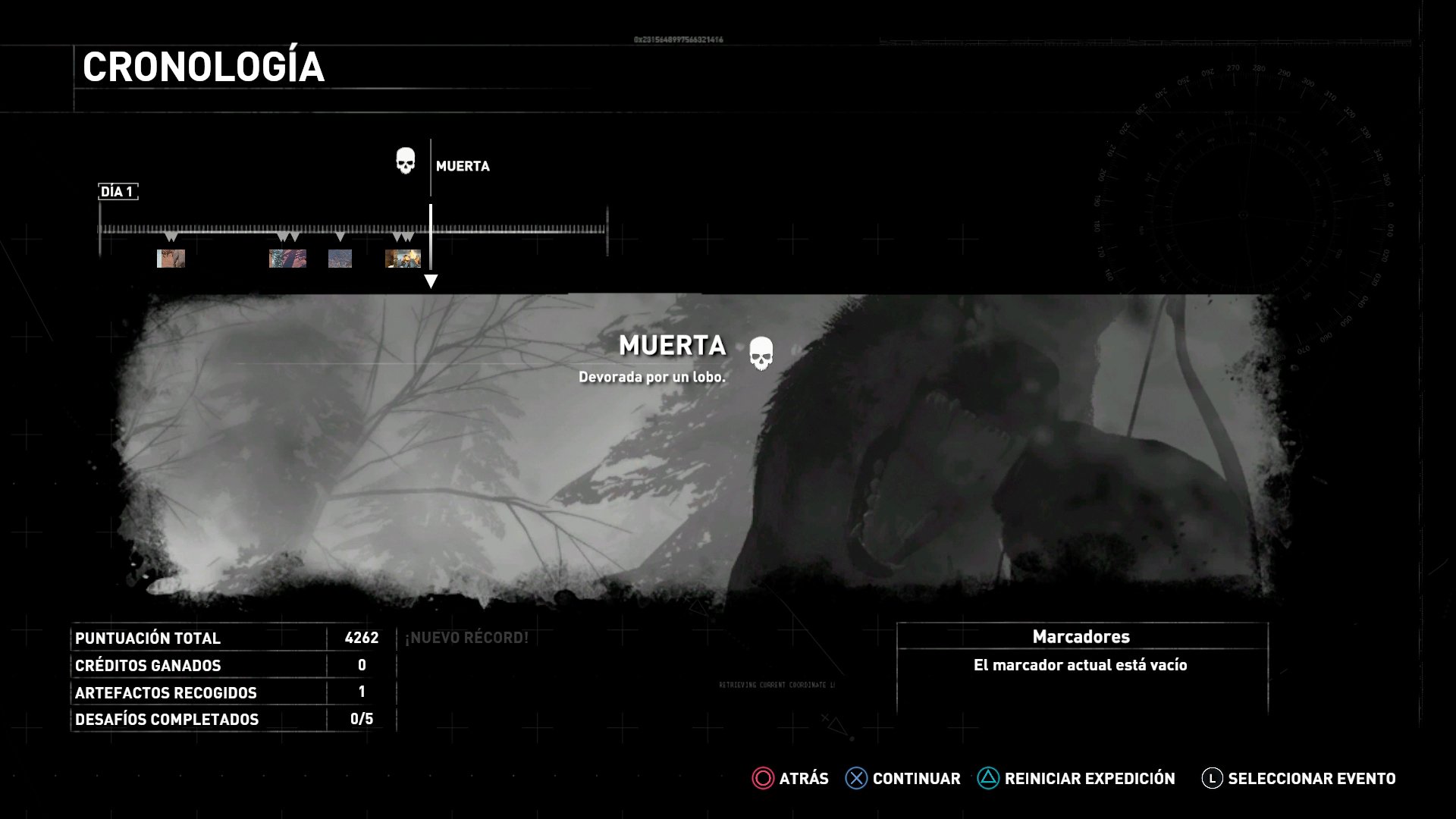The height and width of the screenshot is (819, 1456).
Task: Click the REINICIAR EXPEDICIÓN text link
Action: click(x=1089, y=778)
